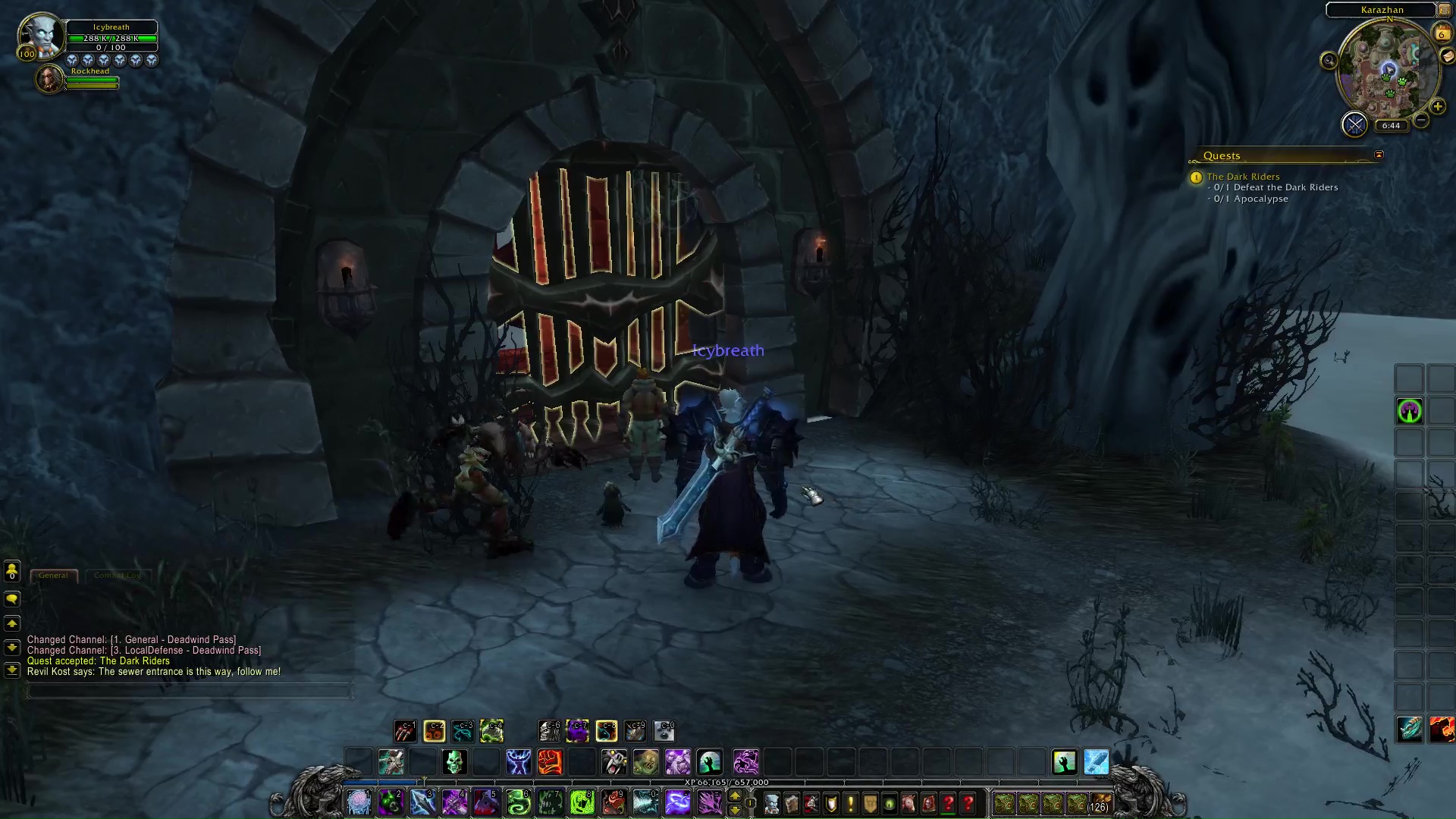Collapse the Quests tracker panel
The image size is (1456, 819).
pyautogui.click(x=1379, y=155)
